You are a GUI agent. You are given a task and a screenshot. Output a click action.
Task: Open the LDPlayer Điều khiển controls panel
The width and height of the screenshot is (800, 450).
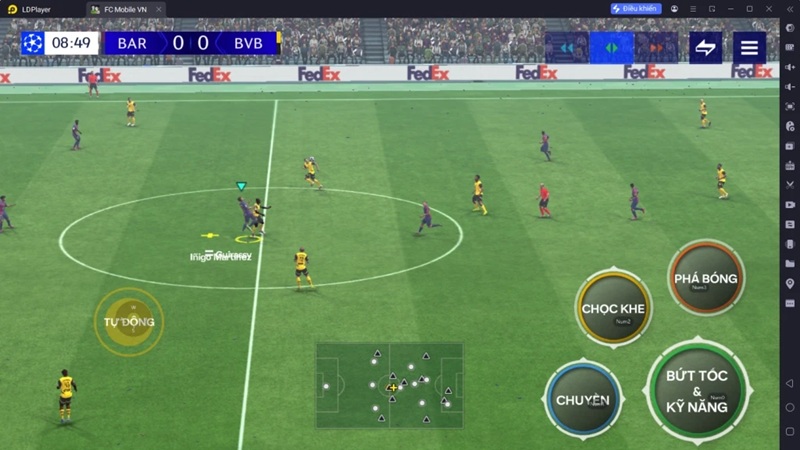click(635, 9)
